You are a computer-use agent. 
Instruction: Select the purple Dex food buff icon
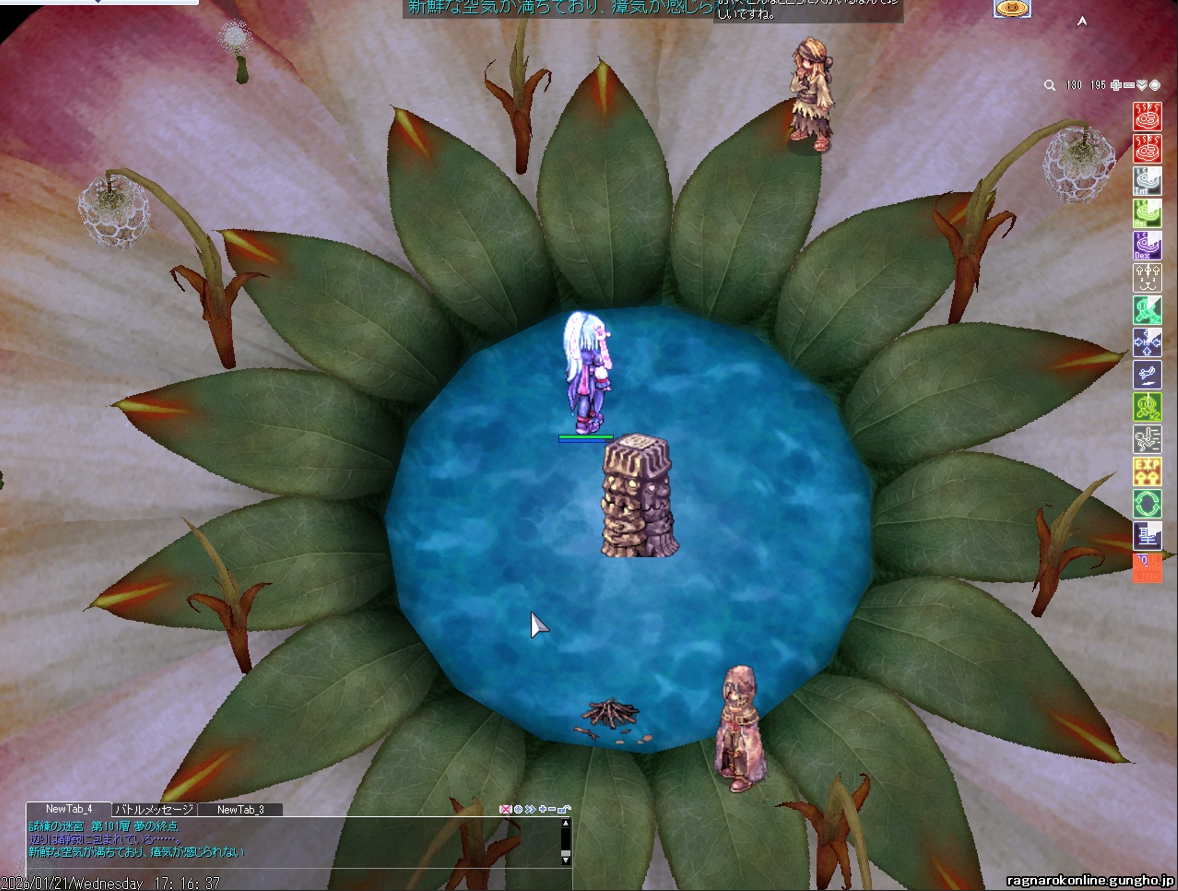(1147, 245)
